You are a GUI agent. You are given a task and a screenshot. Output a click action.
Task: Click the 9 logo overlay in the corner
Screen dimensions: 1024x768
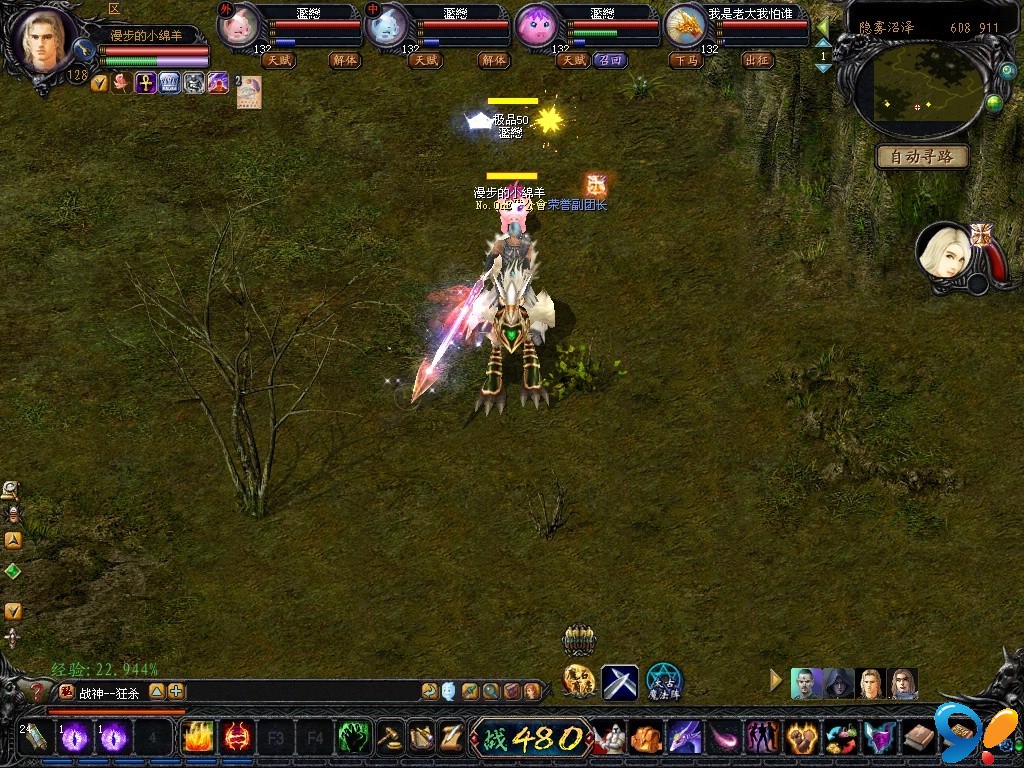(x=964, y=735)
